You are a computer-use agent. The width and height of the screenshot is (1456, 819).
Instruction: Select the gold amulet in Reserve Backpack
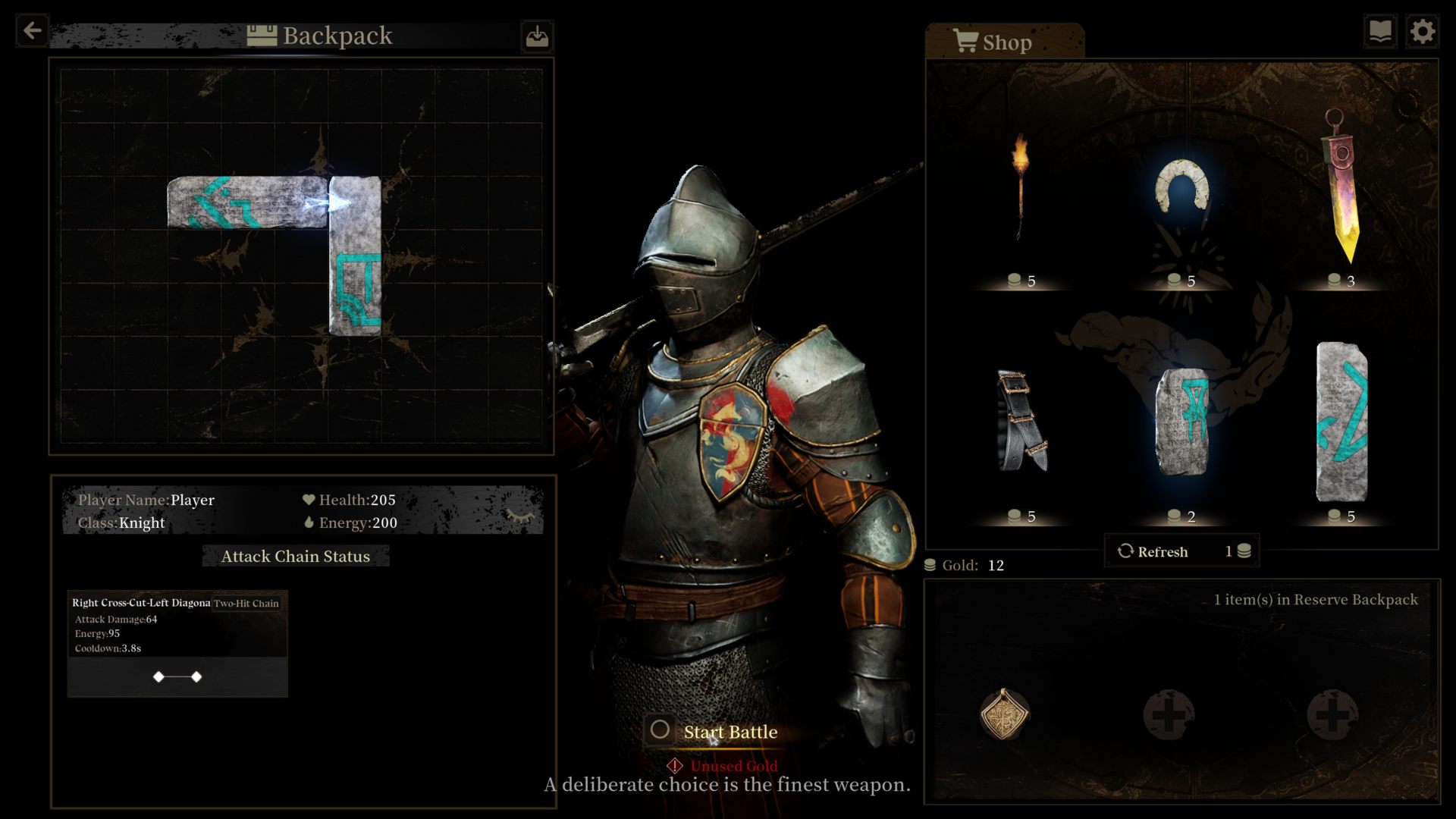tap(1004, 714)
